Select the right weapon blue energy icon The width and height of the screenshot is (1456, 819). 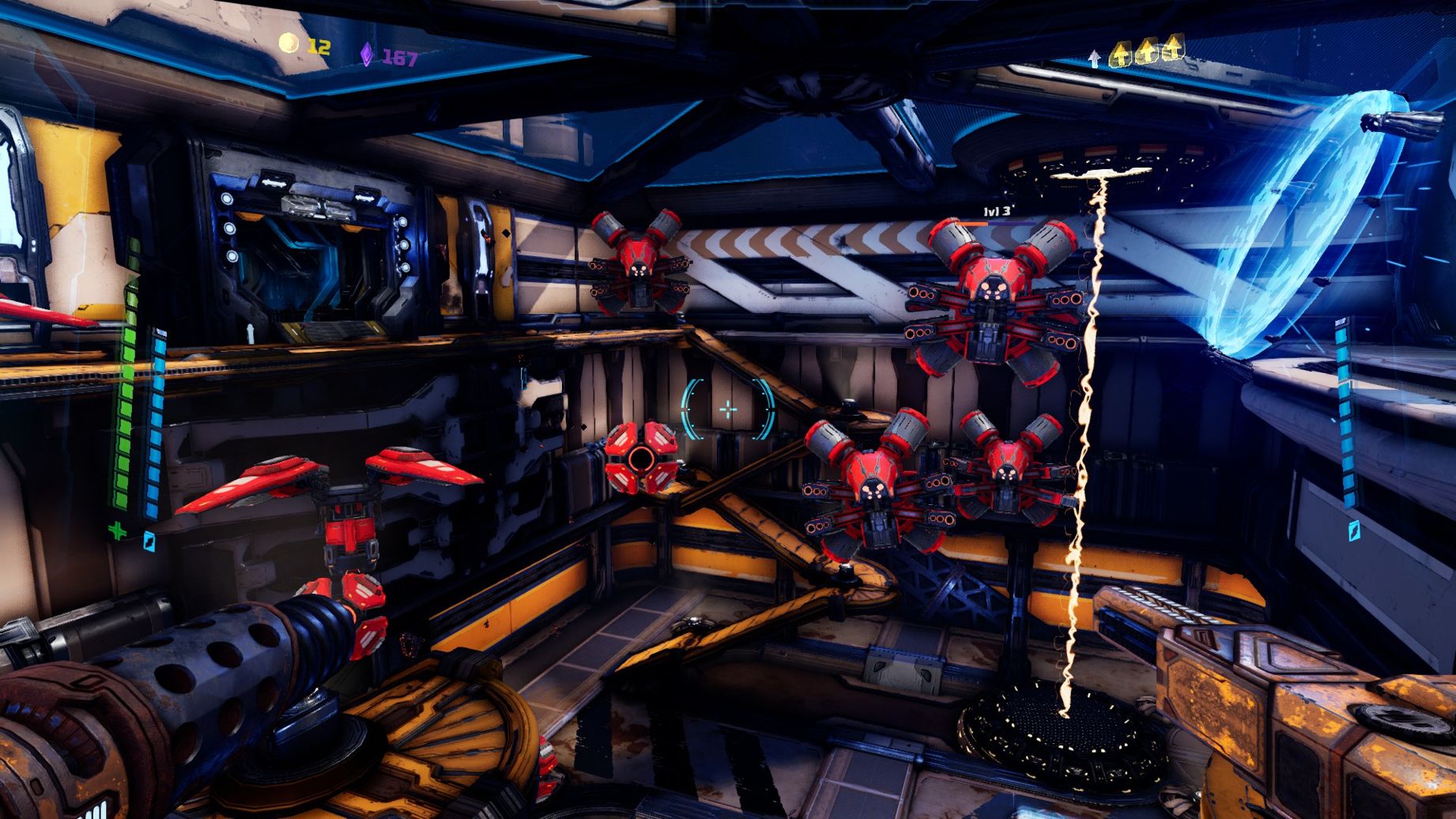click(x=1355, y=530)
